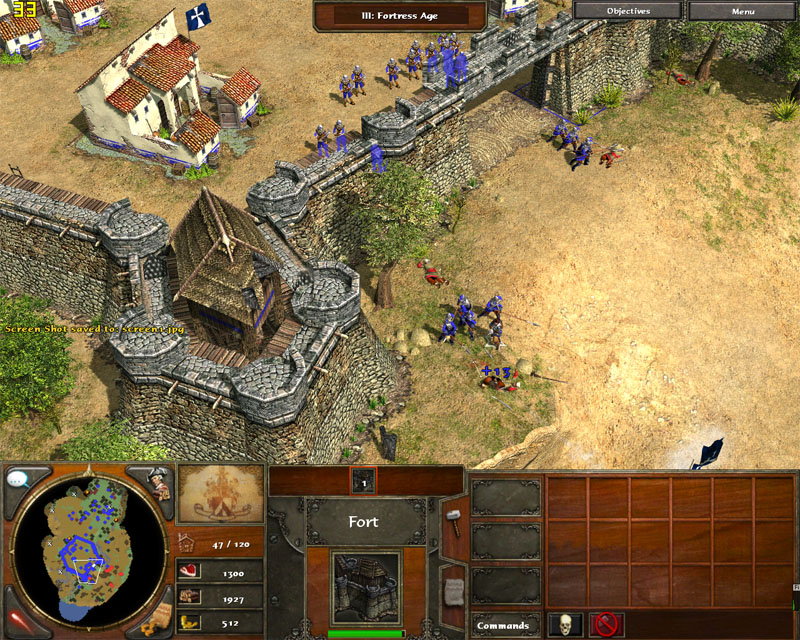Switch to the hammer tab
Viewport: 800px width, 640px height.
(x=453, y=520)
